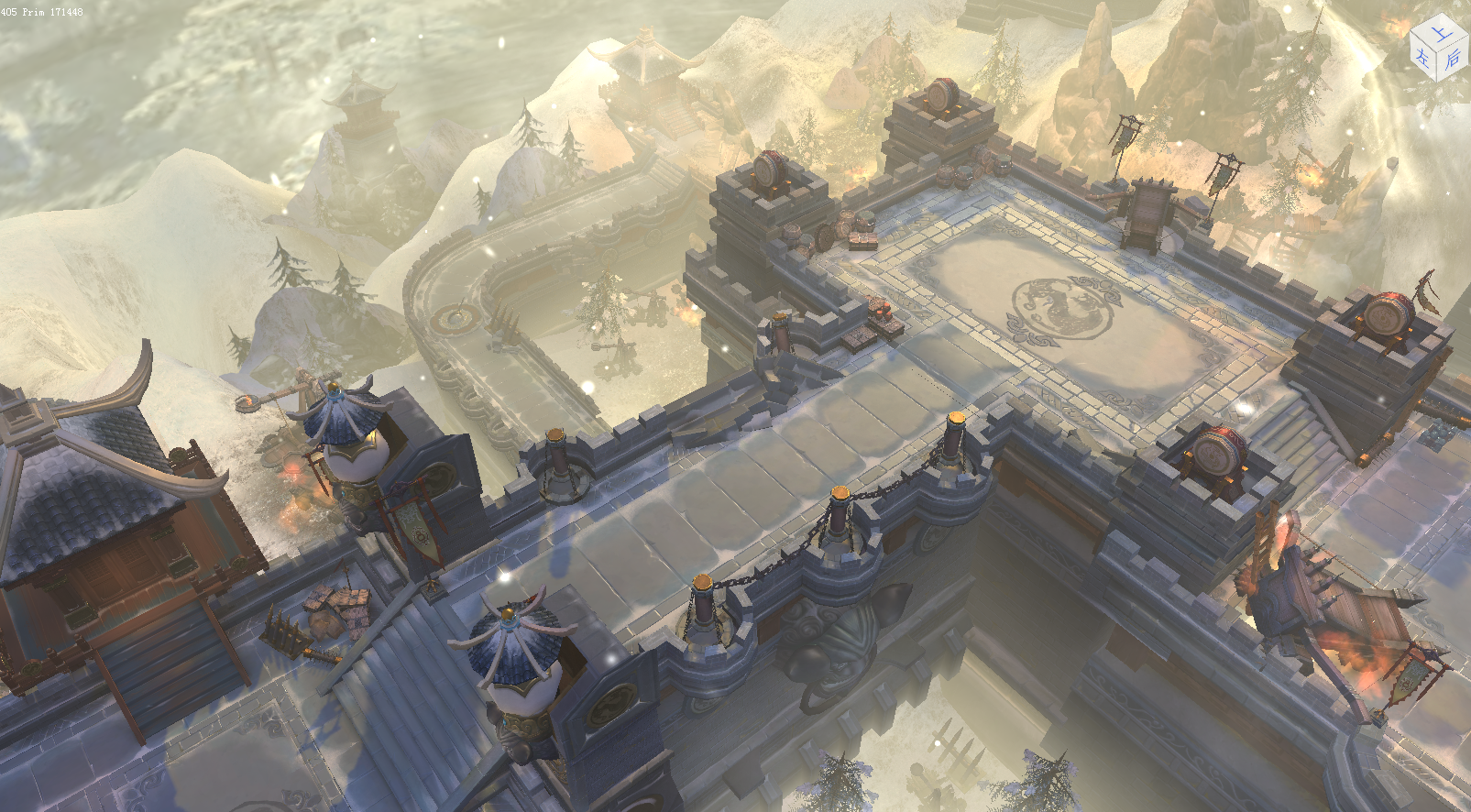
Task: Click the 上 (top) face of the view cube
Action: [x=1442, y=33]
